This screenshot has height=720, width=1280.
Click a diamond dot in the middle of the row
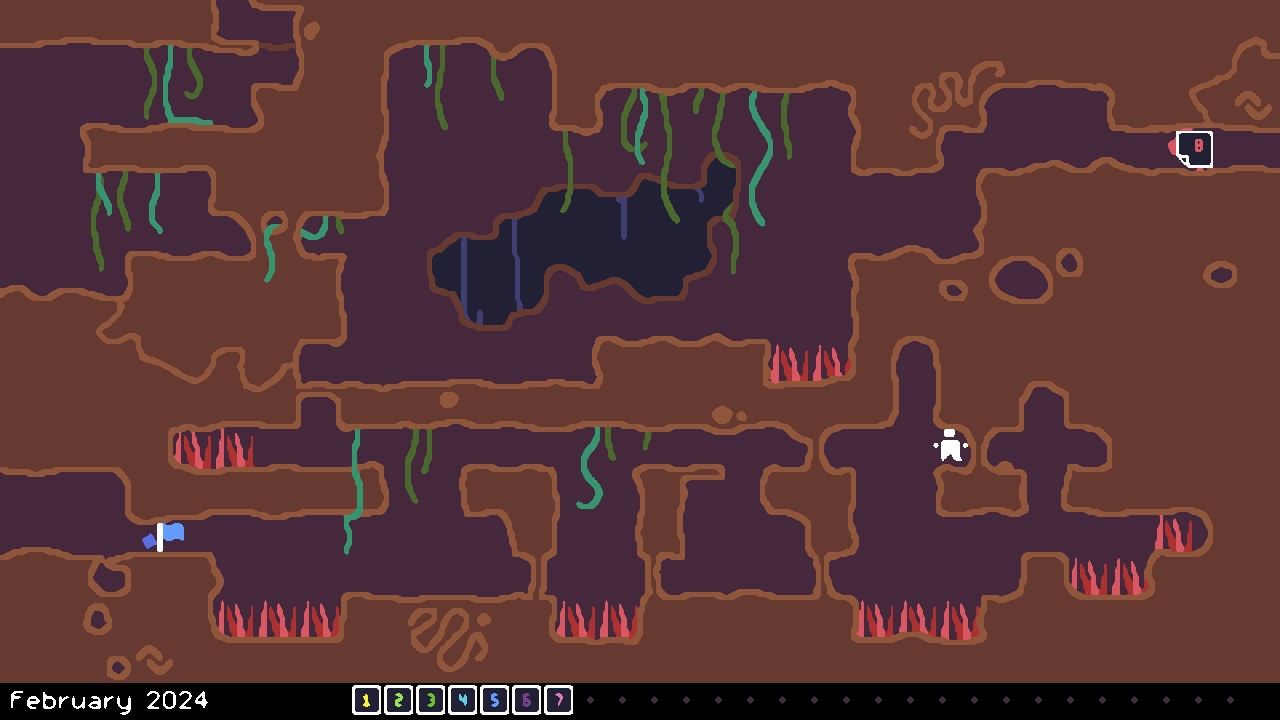point(910,700)
